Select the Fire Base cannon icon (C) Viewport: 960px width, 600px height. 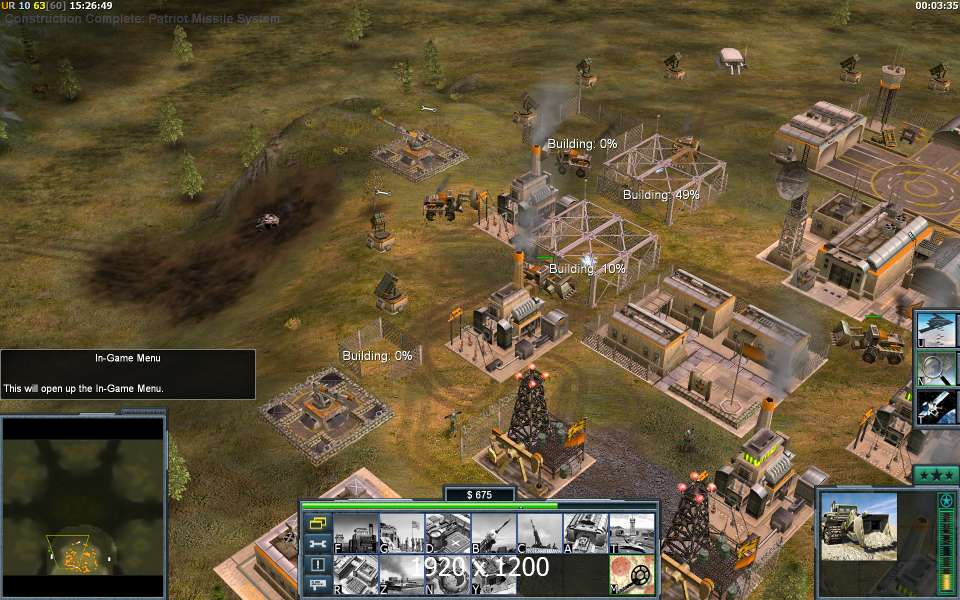click(x=539, y=533)
